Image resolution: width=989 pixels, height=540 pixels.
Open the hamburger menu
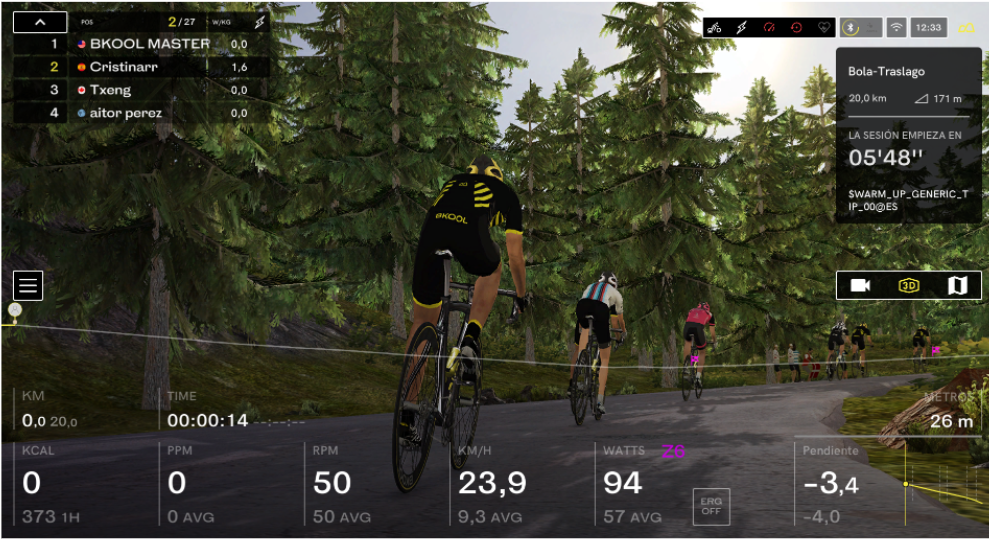coord(27,286)
